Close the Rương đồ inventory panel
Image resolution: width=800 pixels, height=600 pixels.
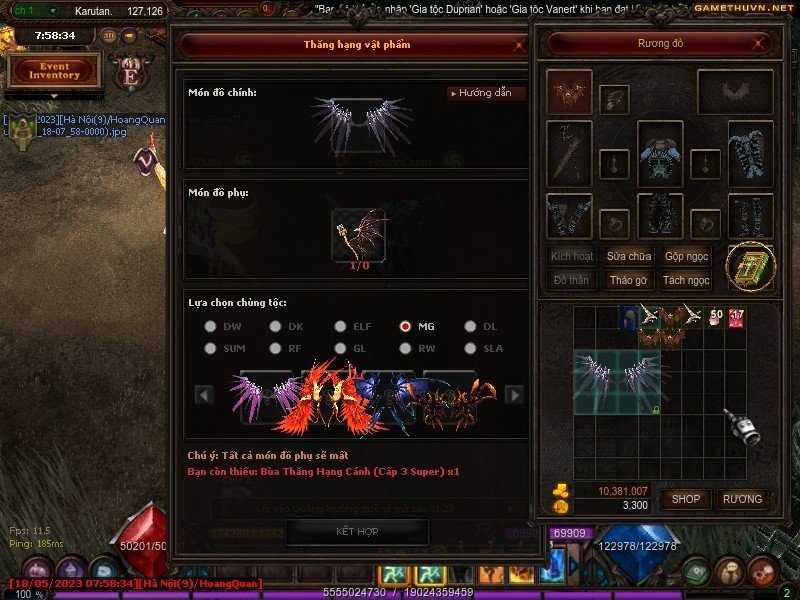coord(763,45)
